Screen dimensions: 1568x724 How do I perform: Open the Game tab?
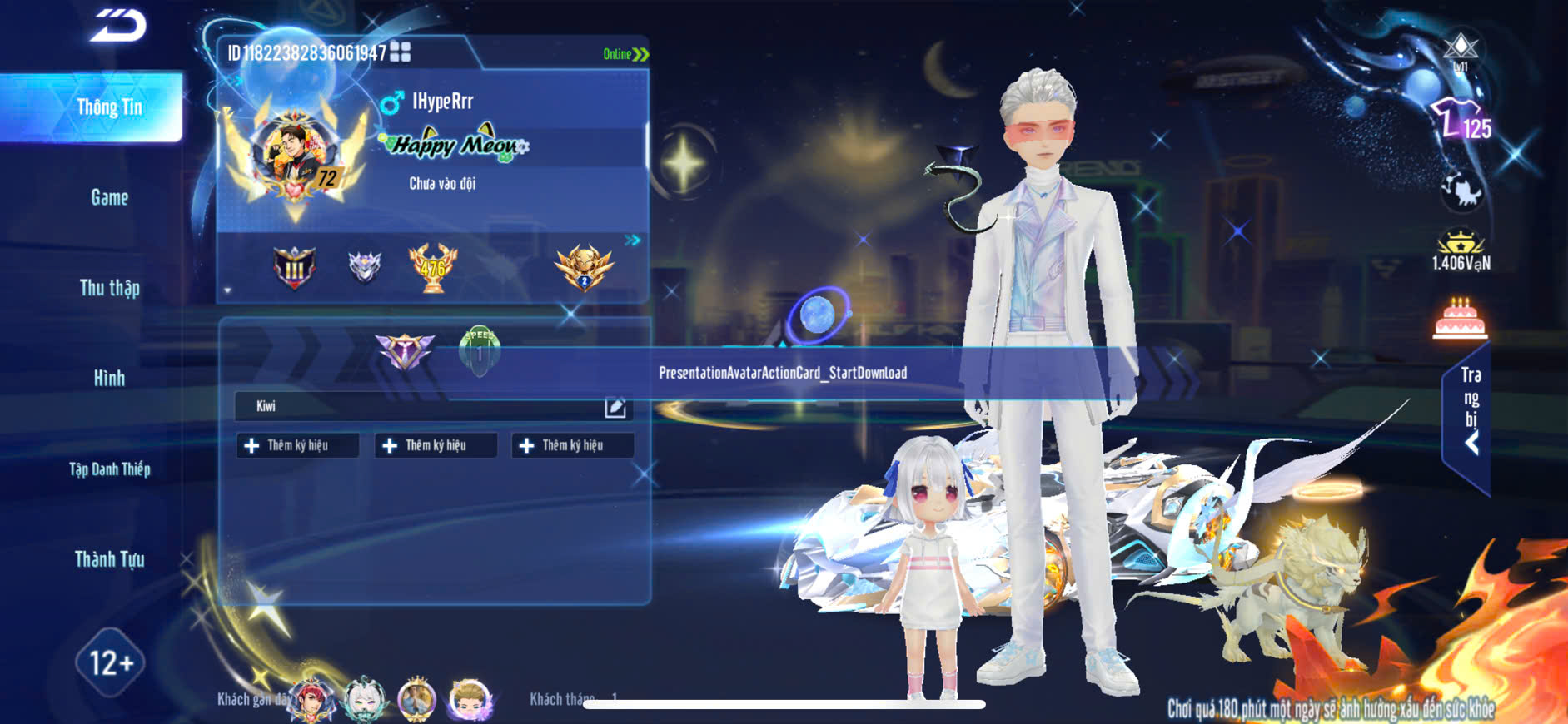109,198
